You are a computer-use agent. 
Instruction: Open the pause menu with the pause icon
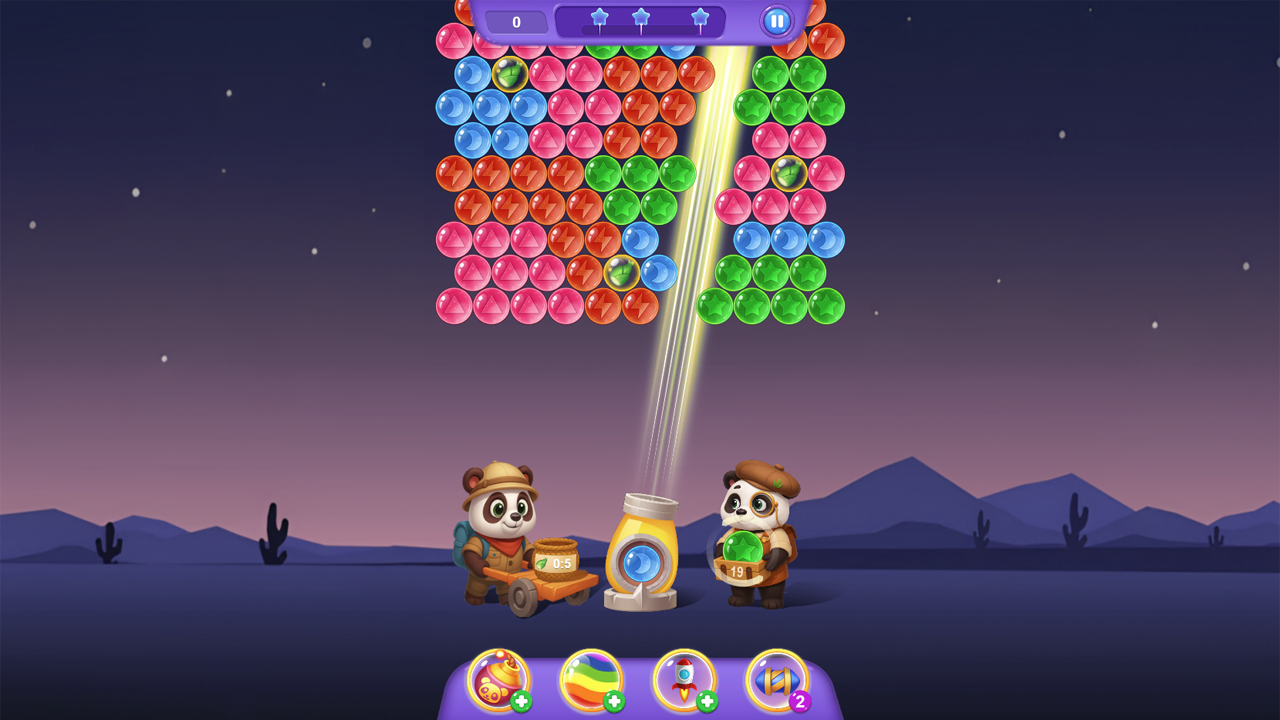click(775, 21)
